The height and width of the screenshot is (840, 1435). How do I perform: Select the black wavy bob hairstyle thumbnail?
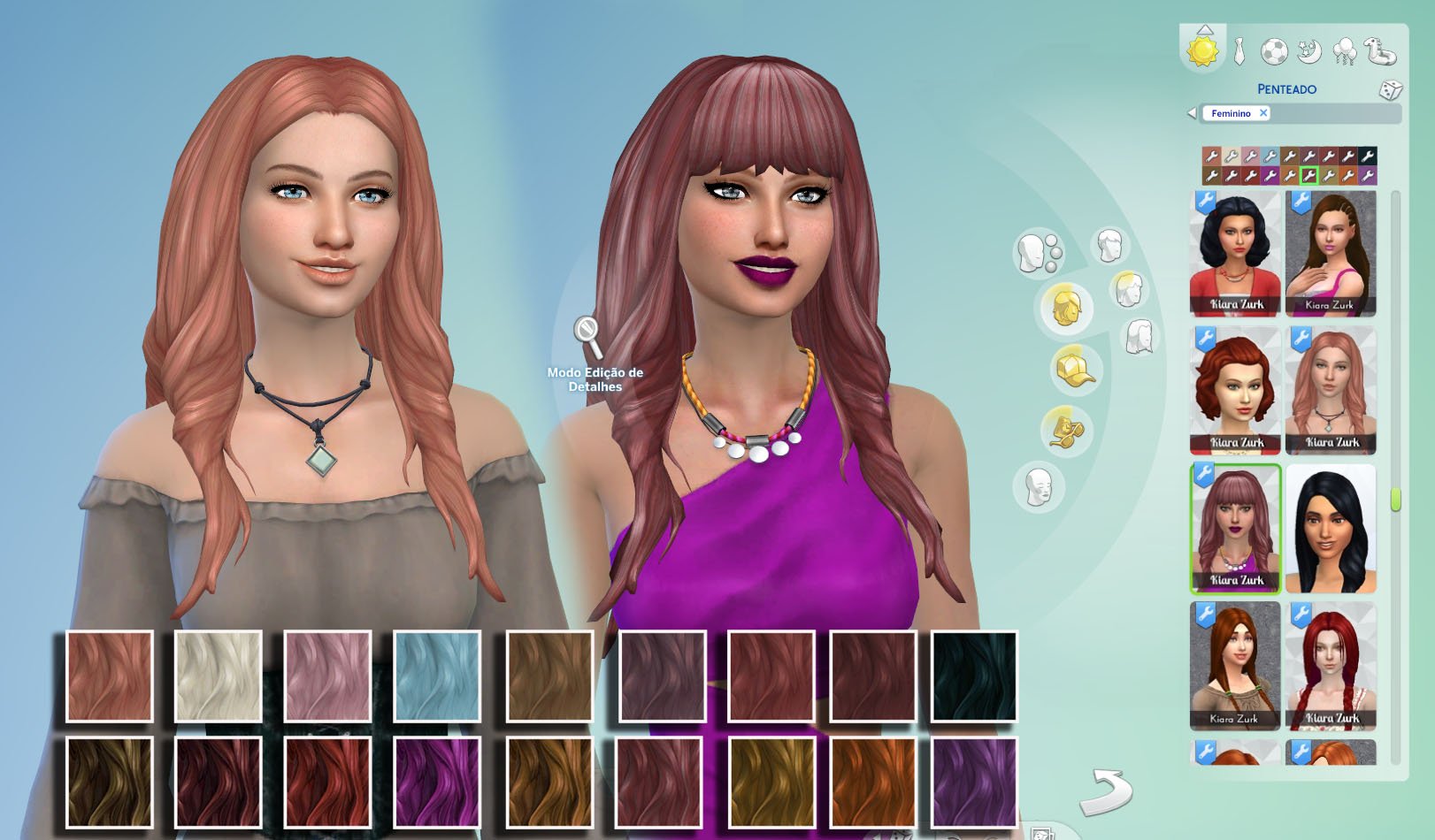click(1235, 254)
